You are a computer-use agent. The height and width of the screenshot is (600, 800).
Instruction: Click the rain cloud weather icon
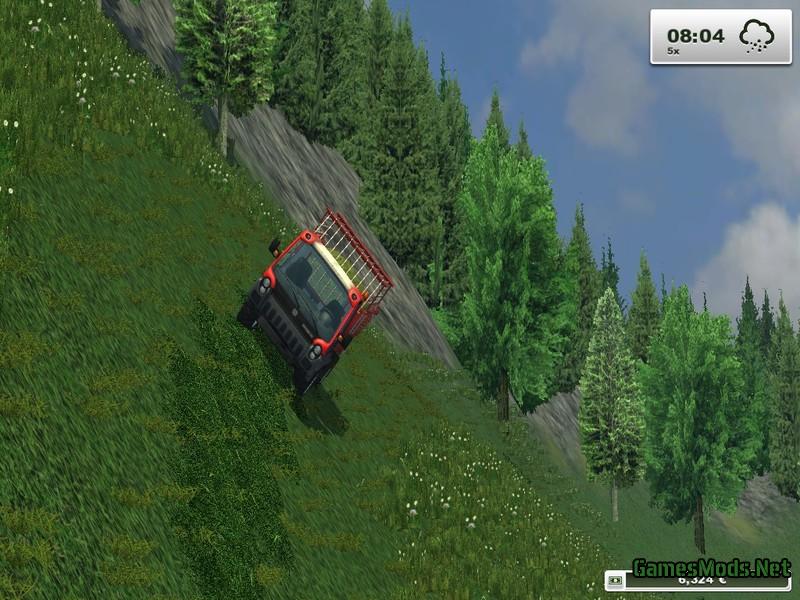(756, 36)
